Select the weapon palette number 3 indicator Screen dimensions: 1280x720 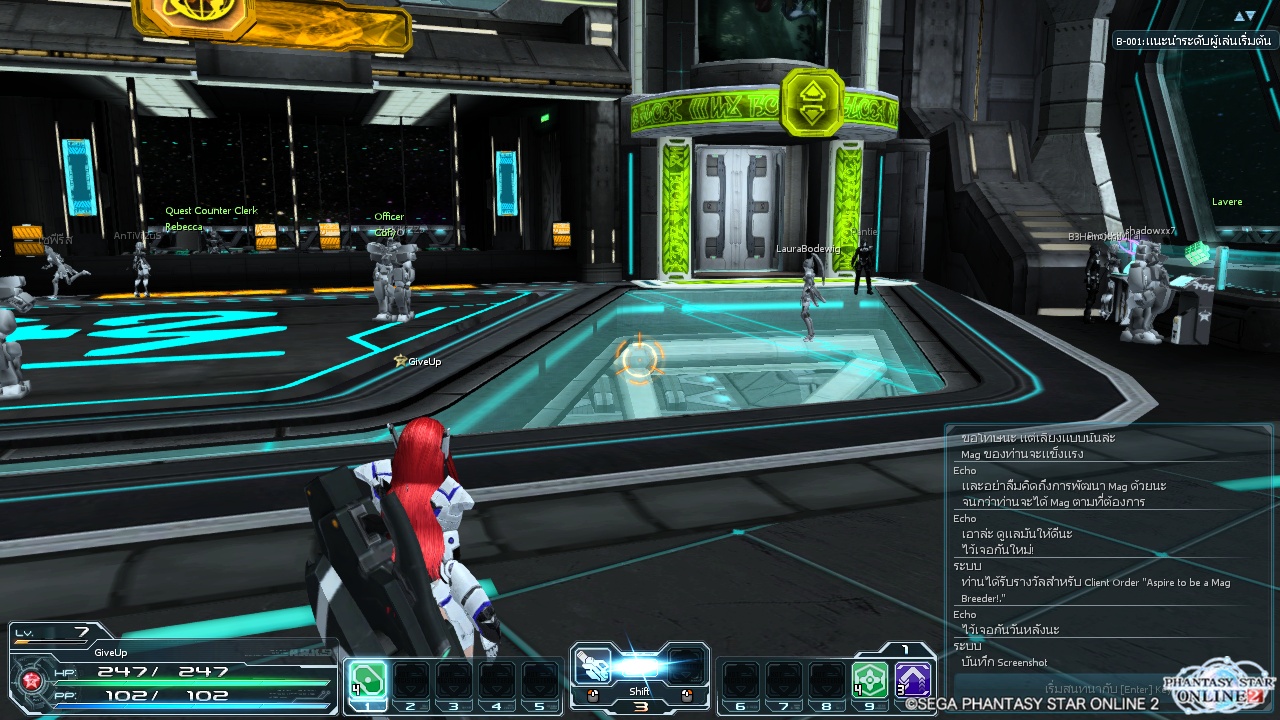(640, 706)
